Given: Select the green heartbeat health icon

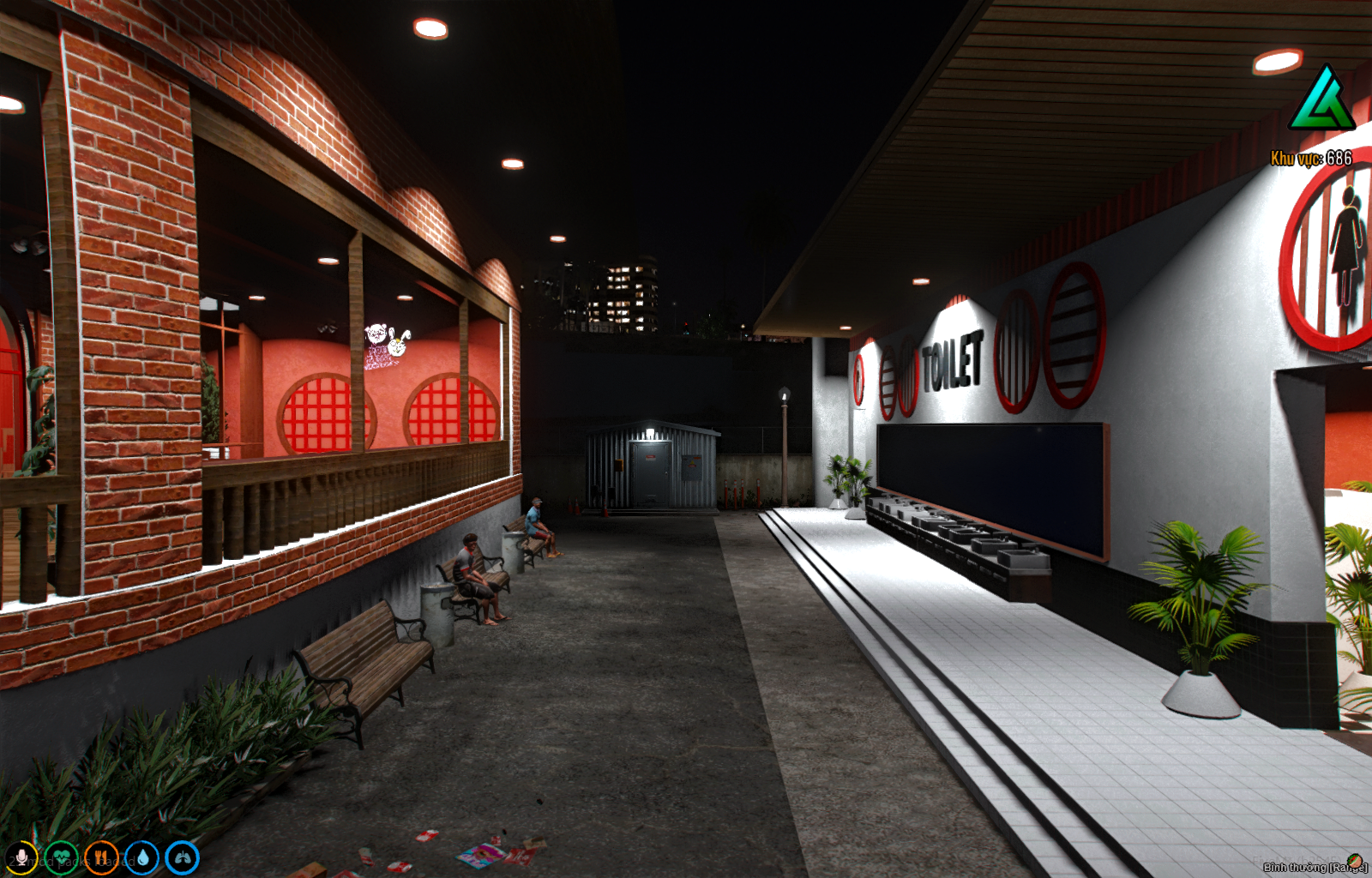Looking at the screenshot, I should click(61, 857).
